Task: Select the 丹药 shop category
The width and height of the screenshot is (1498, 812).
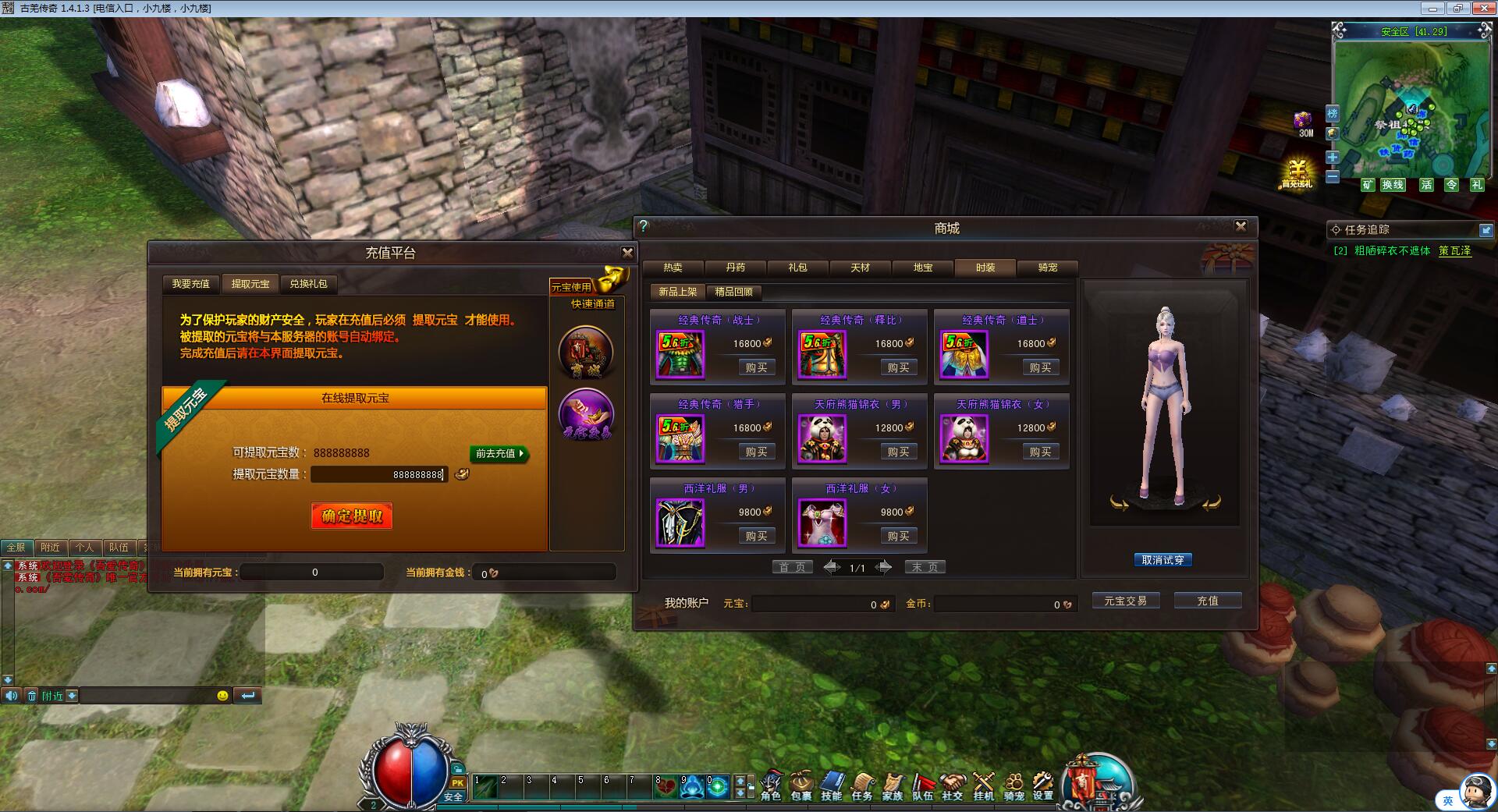Action: click(735, 268)
